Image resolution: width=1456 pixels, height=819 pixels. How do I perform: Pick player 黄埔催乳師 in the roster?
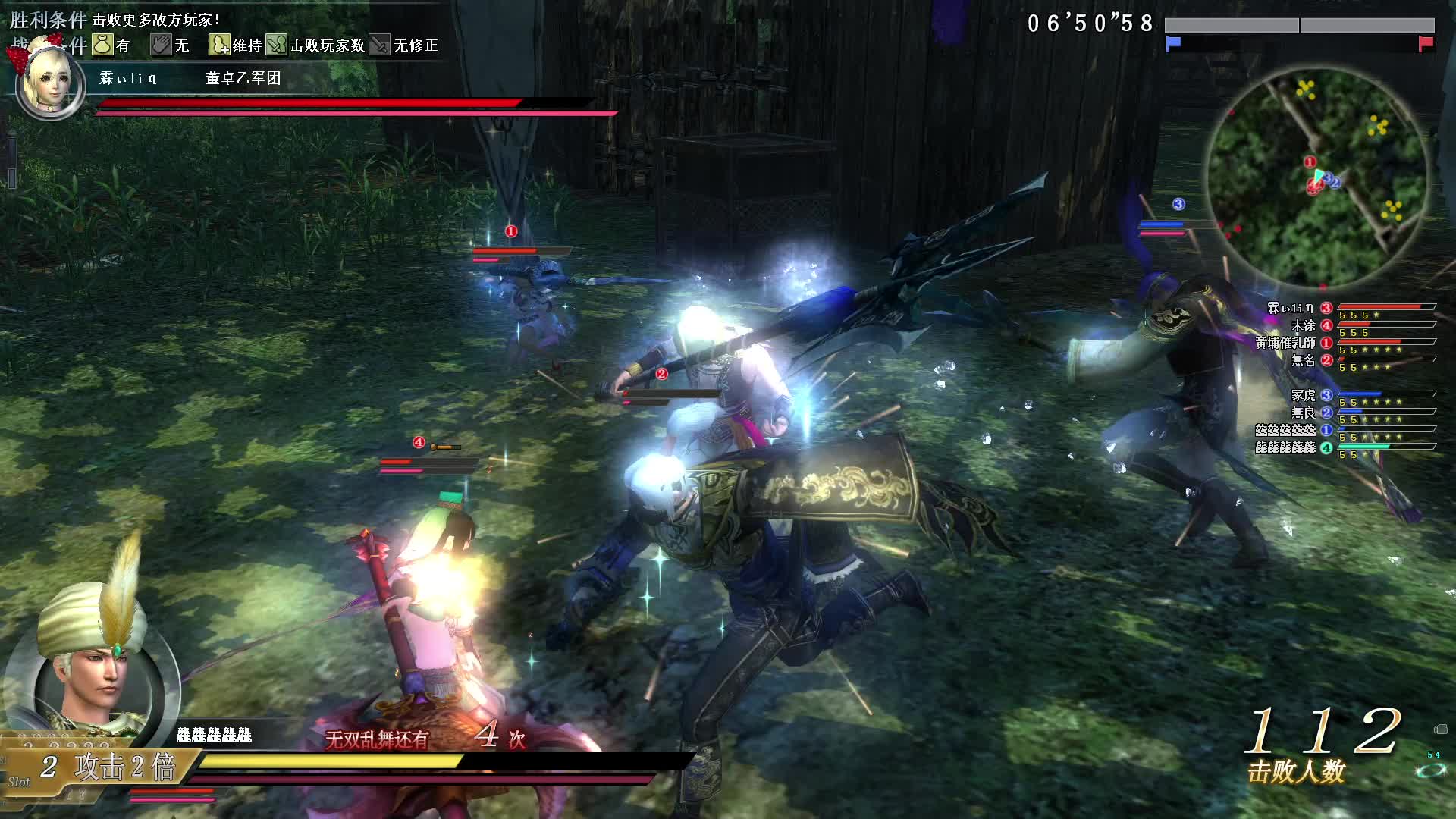coord(1285,343)
